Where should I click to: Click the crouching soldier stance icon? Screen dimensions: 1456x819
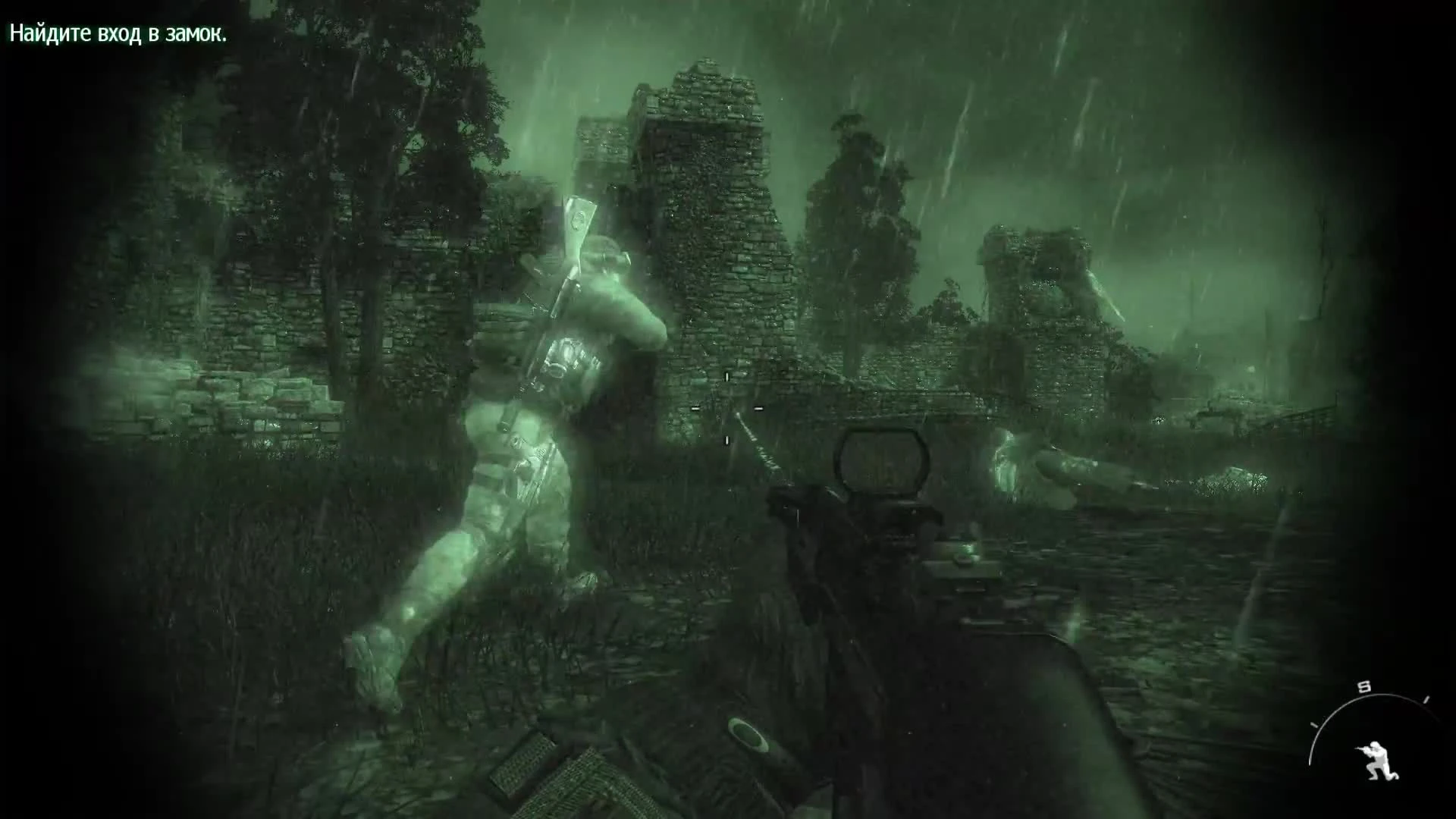[x=1377, y=758]
